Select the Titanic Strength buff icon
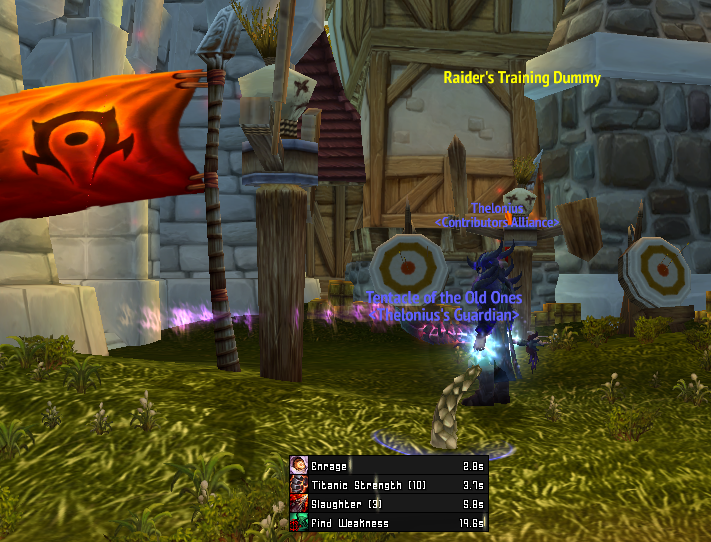 (x=299, y=485)
